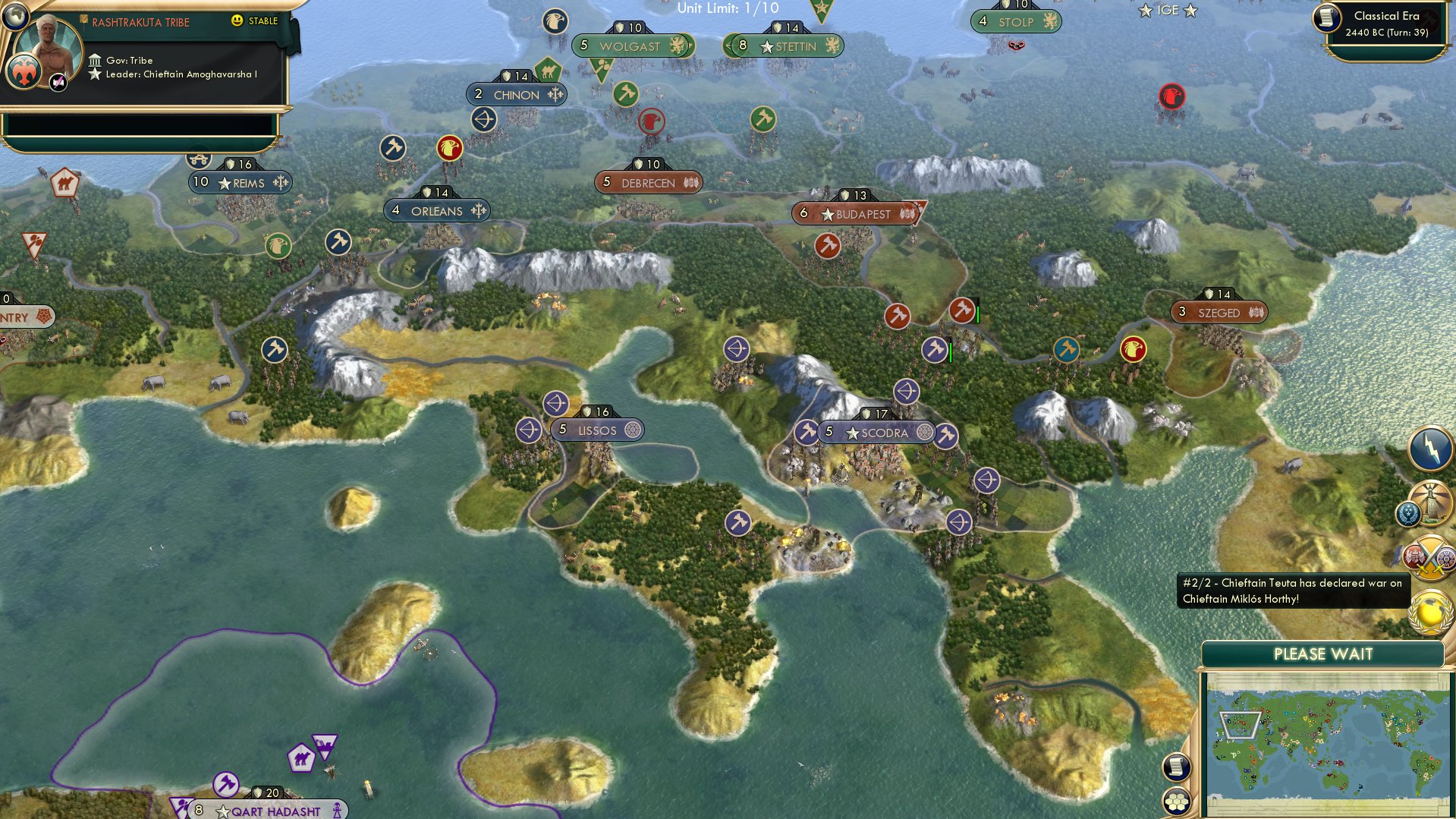Viewport: 1456px width, 819px height.
Task: Expand the Rashtrakuta Tribe info panel
Action: click(141, 23)
